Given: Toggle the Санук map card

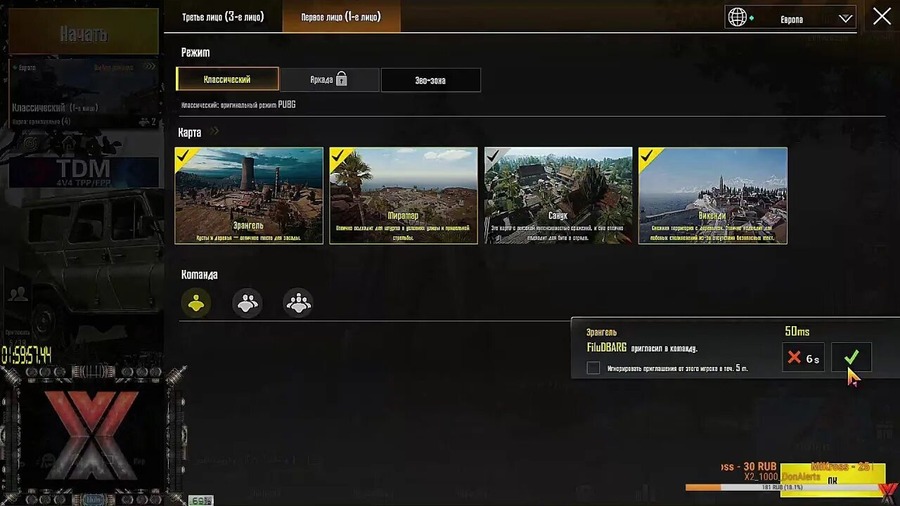Looking at the screenshot, I should click(558, 196).
